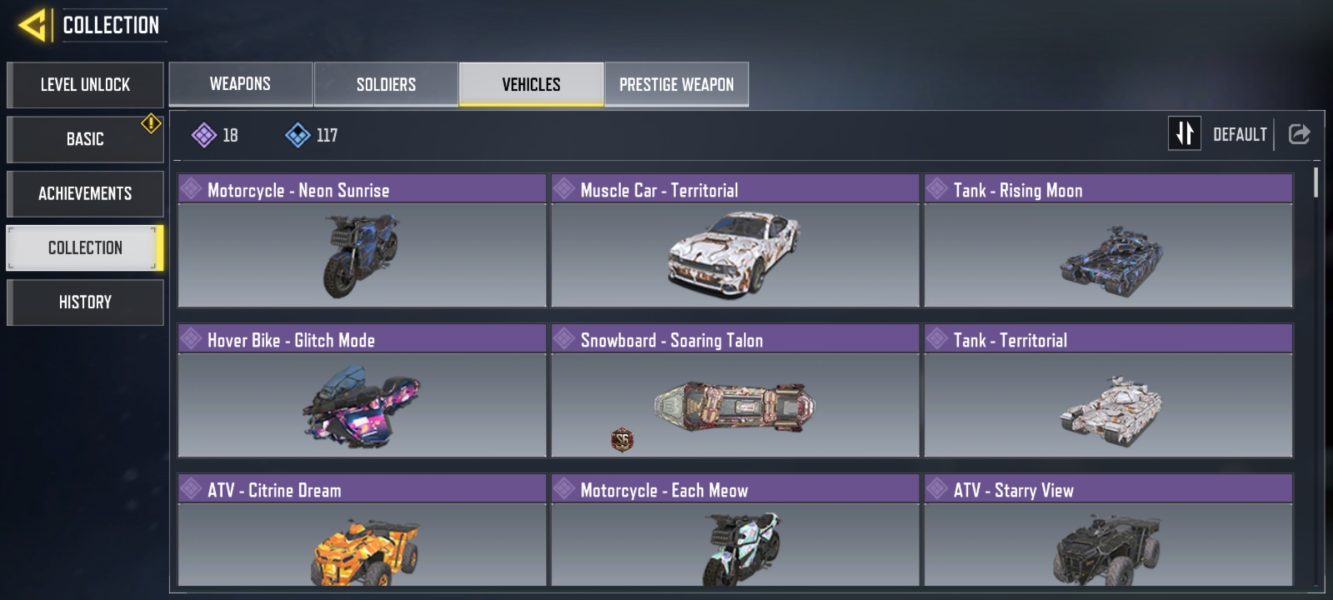Pick the Tank - Territorial skin
1333x600 pixels.
[x=1108, y=392]
